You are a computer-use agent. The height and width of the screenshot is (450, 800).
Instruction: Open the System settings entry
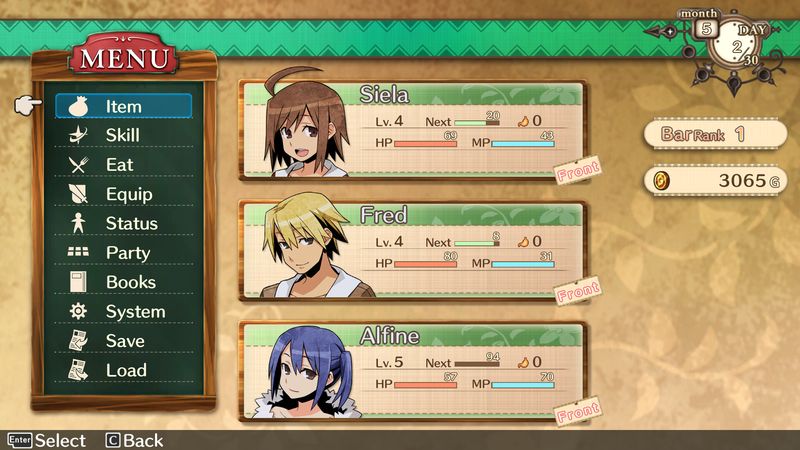point(134,312)
